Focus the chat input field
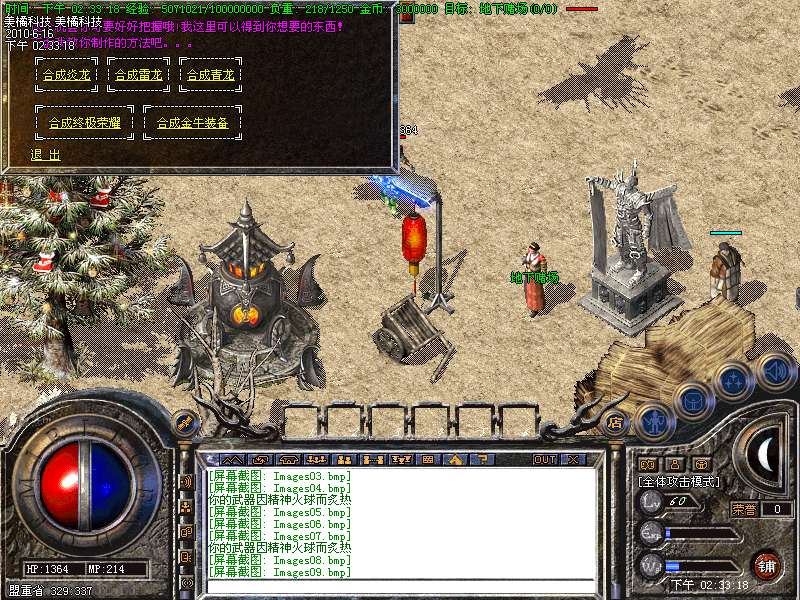 (x=400, y=585)
